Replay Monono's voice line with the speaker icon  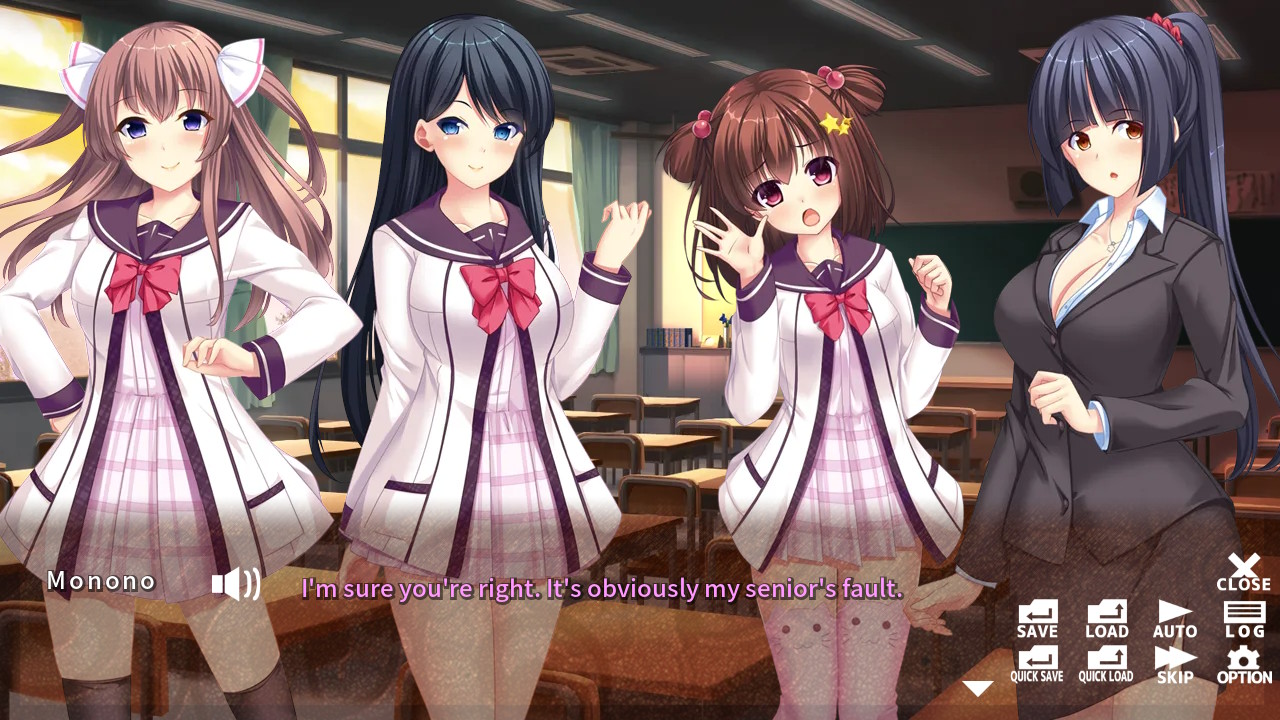233,582
